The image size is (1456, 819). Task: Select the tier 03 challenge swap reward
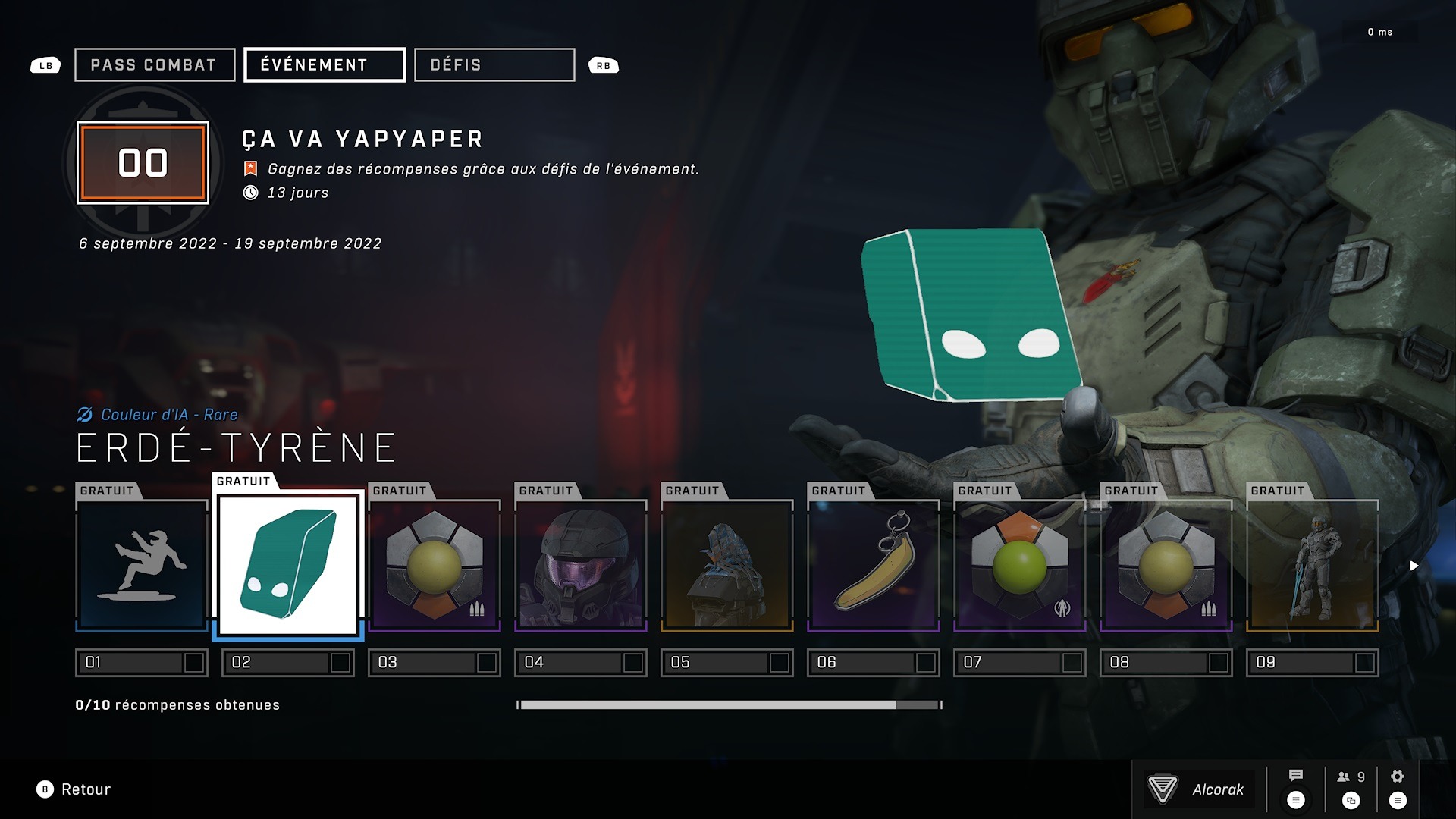point(435,566)
